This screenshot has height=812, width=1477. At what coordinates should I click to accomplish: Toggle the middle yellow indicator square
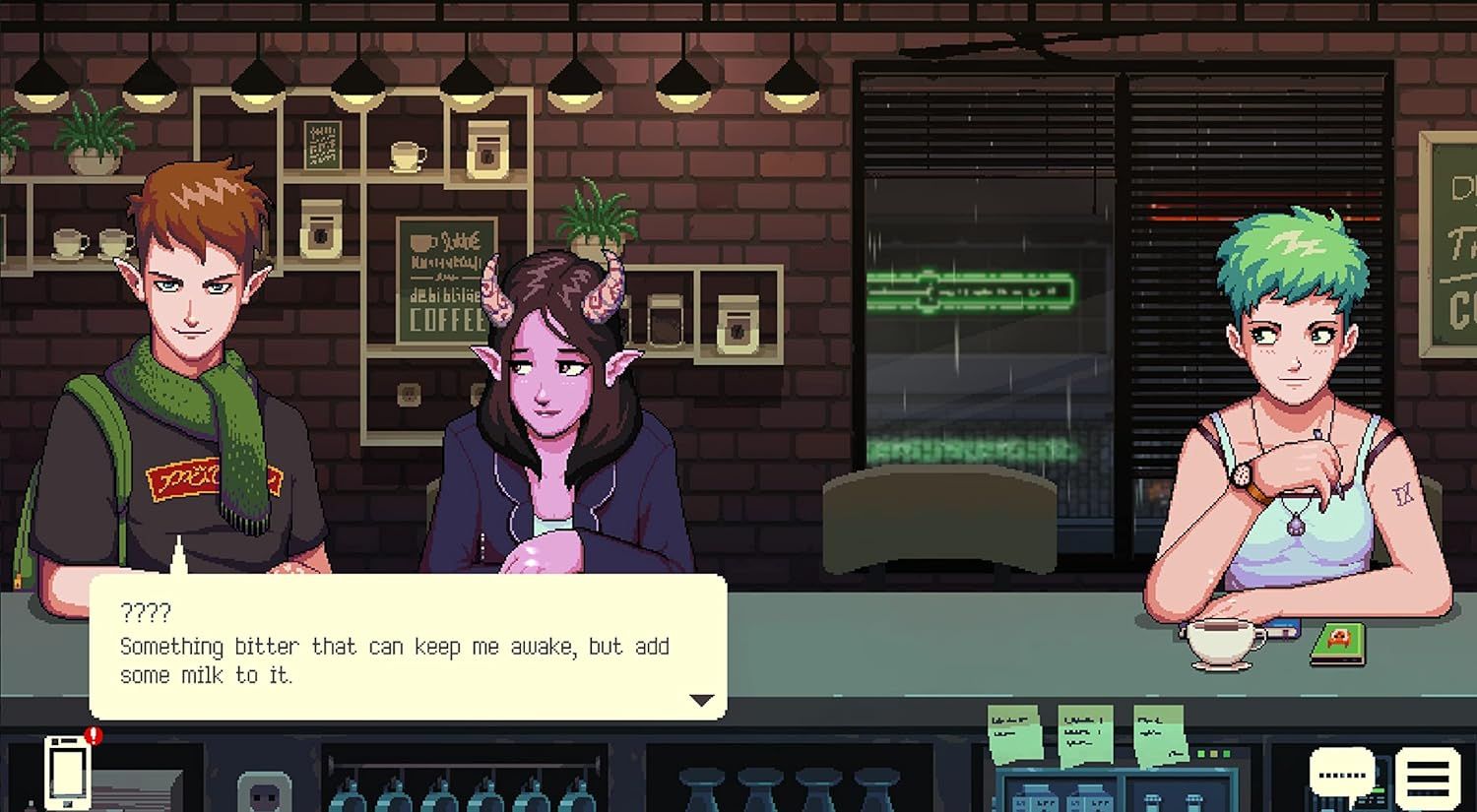click(x=1214, y=754)
